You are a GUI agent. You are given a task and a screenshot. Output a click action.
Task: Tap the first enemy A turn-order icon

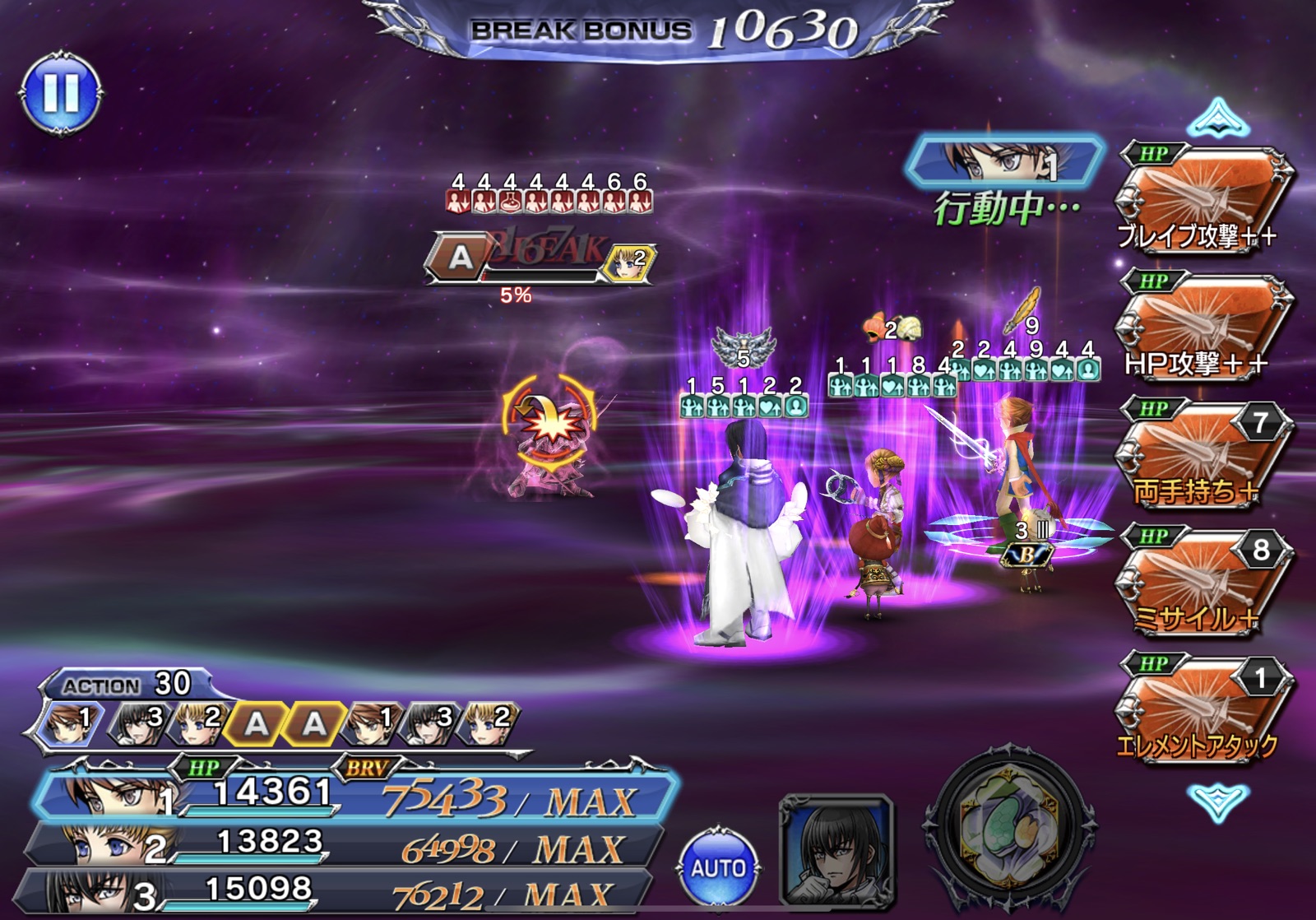pyautogui.click(x=256, y=723)
